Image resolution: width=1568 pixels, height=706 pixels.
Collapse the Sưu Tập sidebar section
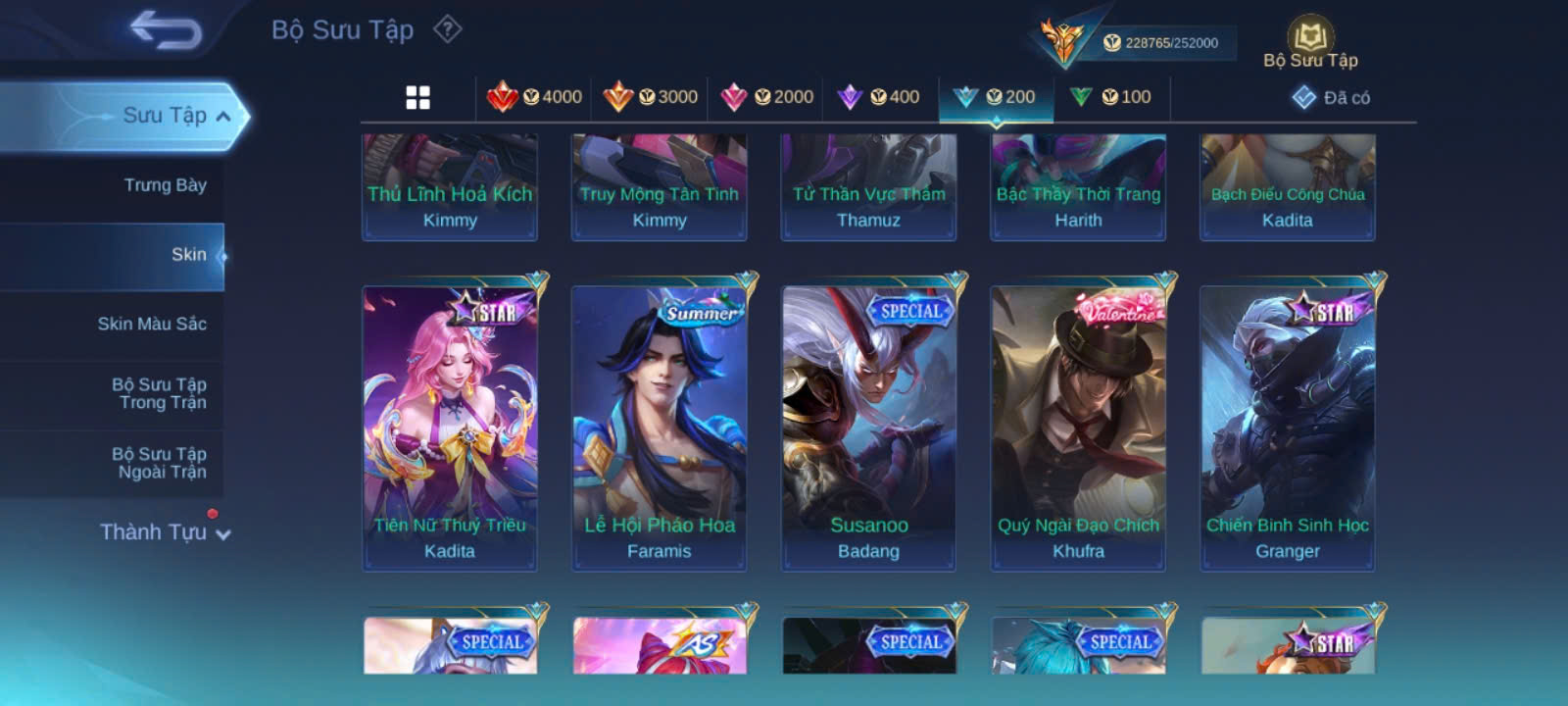click(222, 117)
